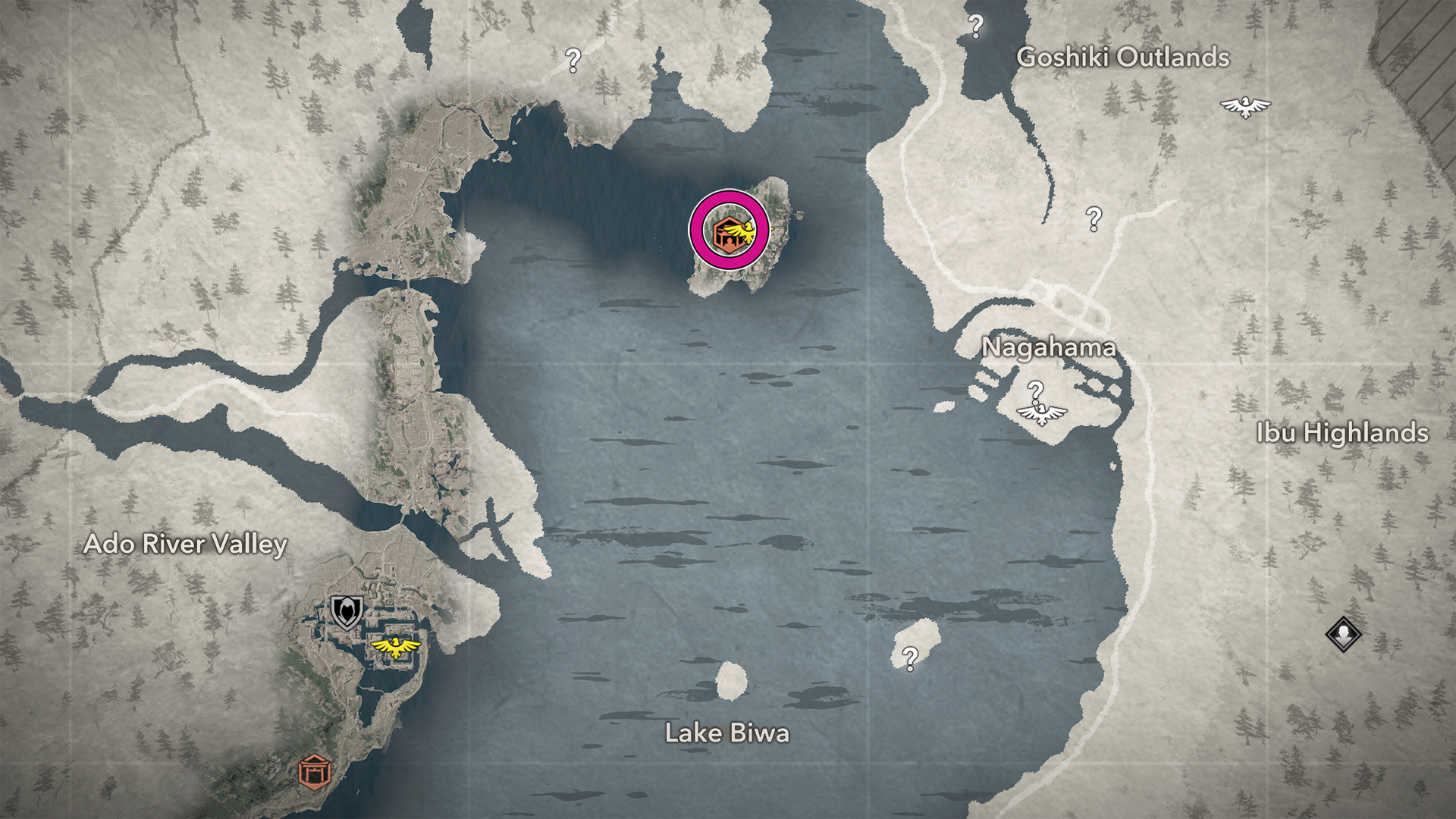Select the white eagle viewpoint near Goshiki Outlands
Viewport: 1456px width, 819px height.
tap(1245, 107)
